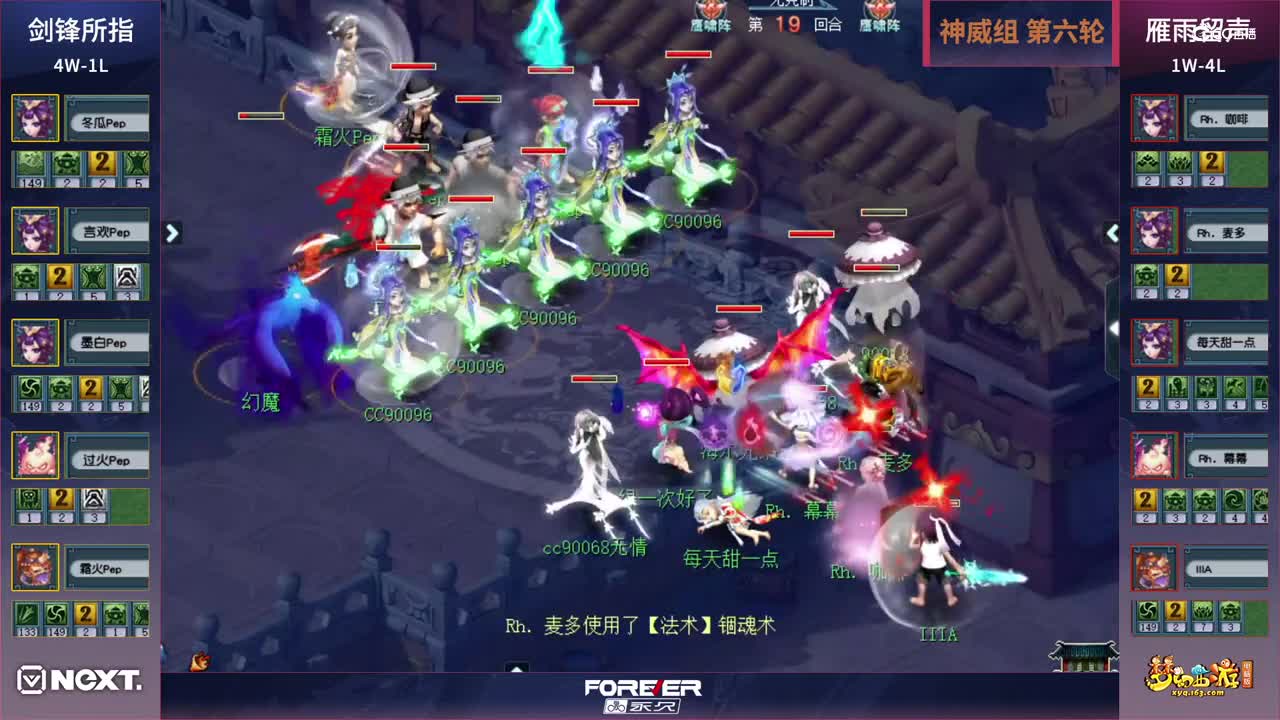The image size is (1280, 720).
Task: Click Rh.咖啡's portrait on the right roster
Action: (1155, 117)
